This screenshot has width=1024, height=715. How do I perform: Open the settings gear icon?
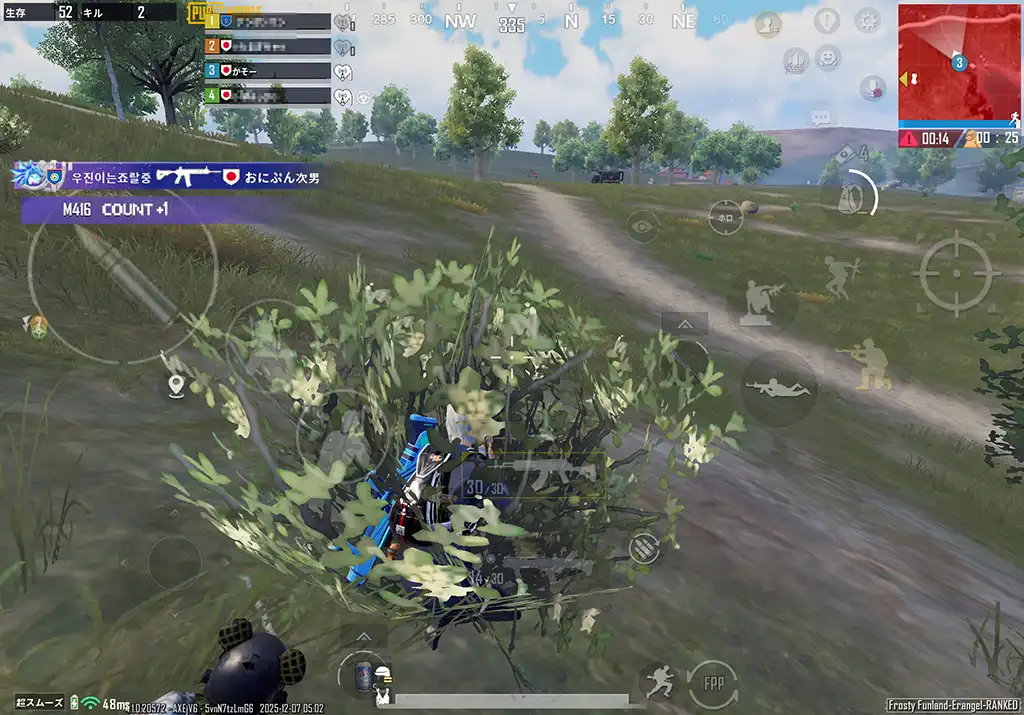pos(867,20)
